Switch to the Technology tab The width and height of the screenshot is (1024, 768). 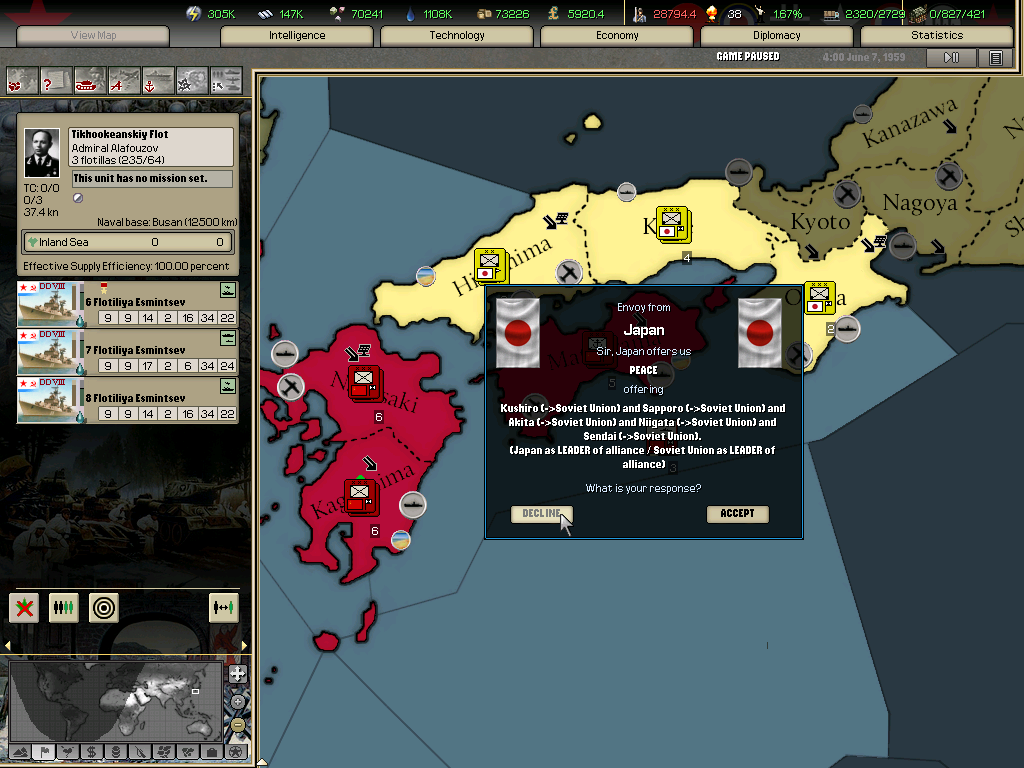457,36
